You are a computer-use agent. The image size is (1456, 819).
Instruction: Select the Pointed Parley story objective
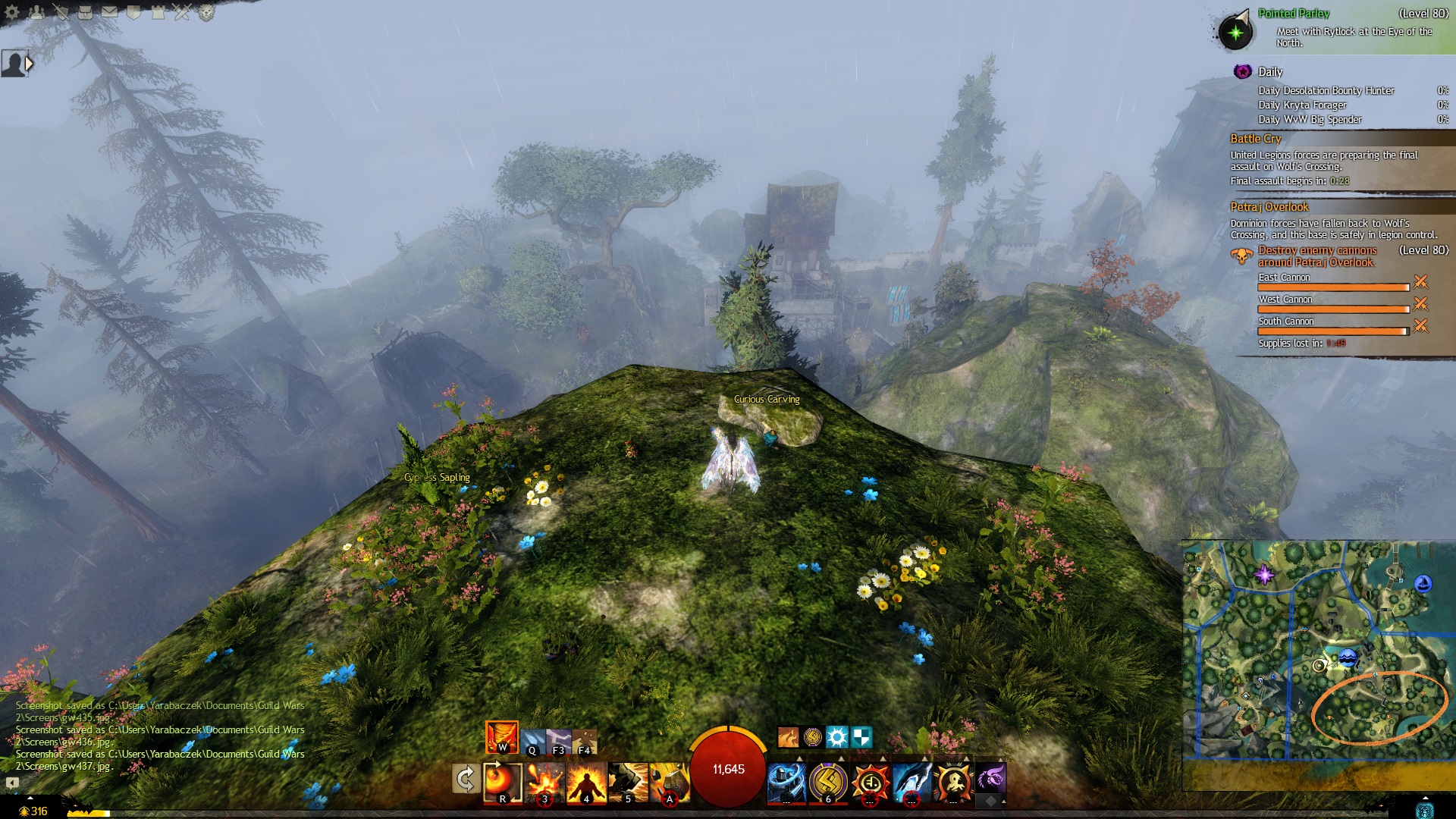pos(1293,14)
